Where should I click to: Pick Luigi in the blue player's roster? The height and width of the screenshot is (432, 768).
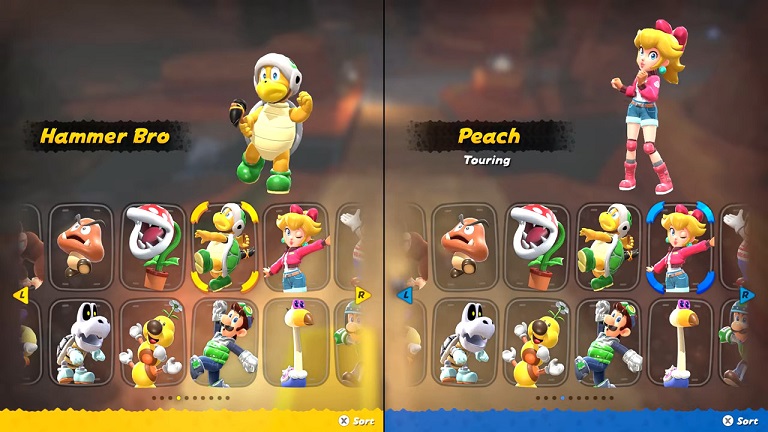coord(609,340)
